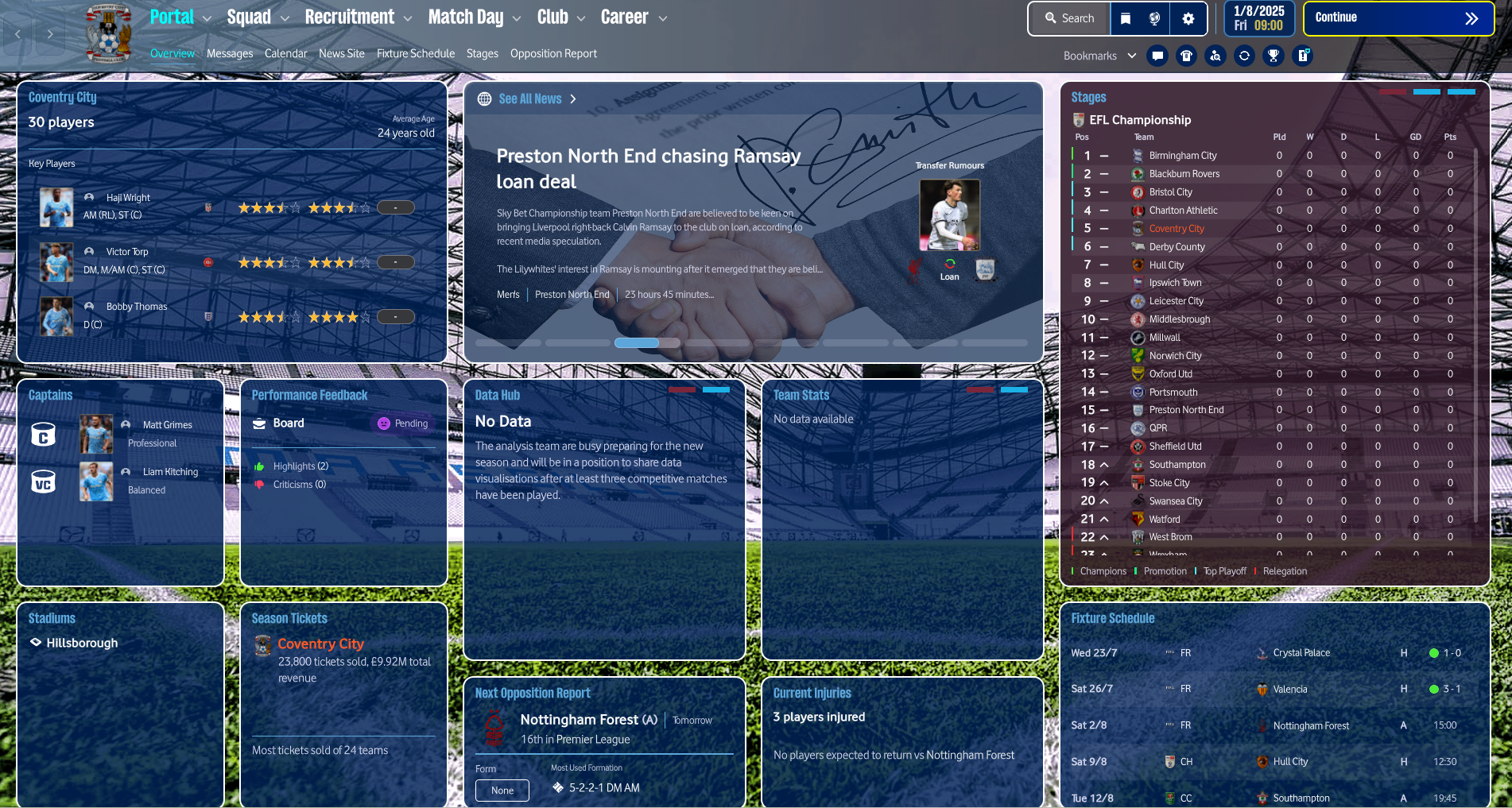The width and height of the screenshot is (1512, 808).
Task: Open the transfers circular-arrows icon
Action: pyautogui.click(x=1244, y=56)
